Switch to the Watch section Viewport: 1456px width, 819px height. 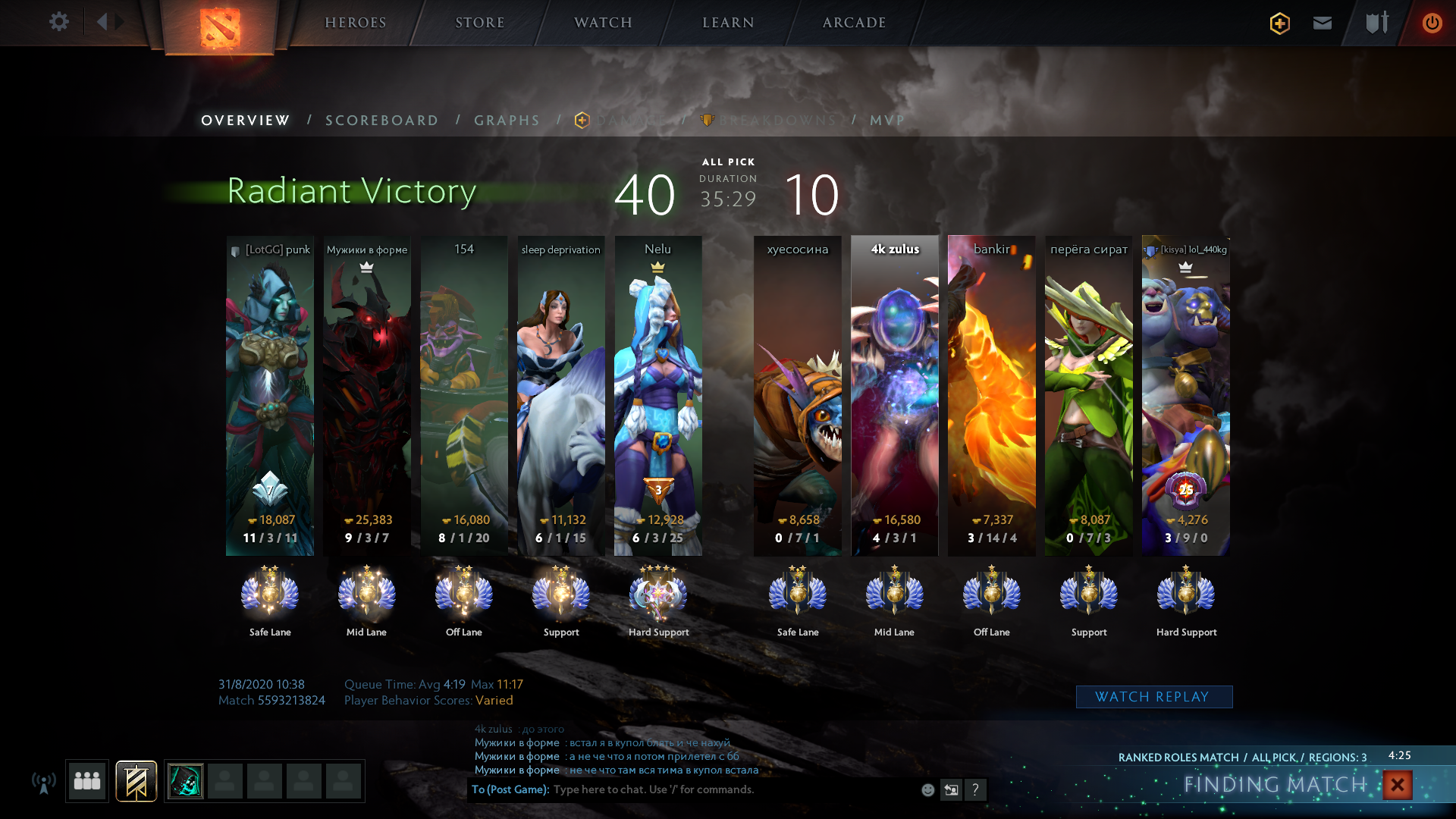[604, 23]
